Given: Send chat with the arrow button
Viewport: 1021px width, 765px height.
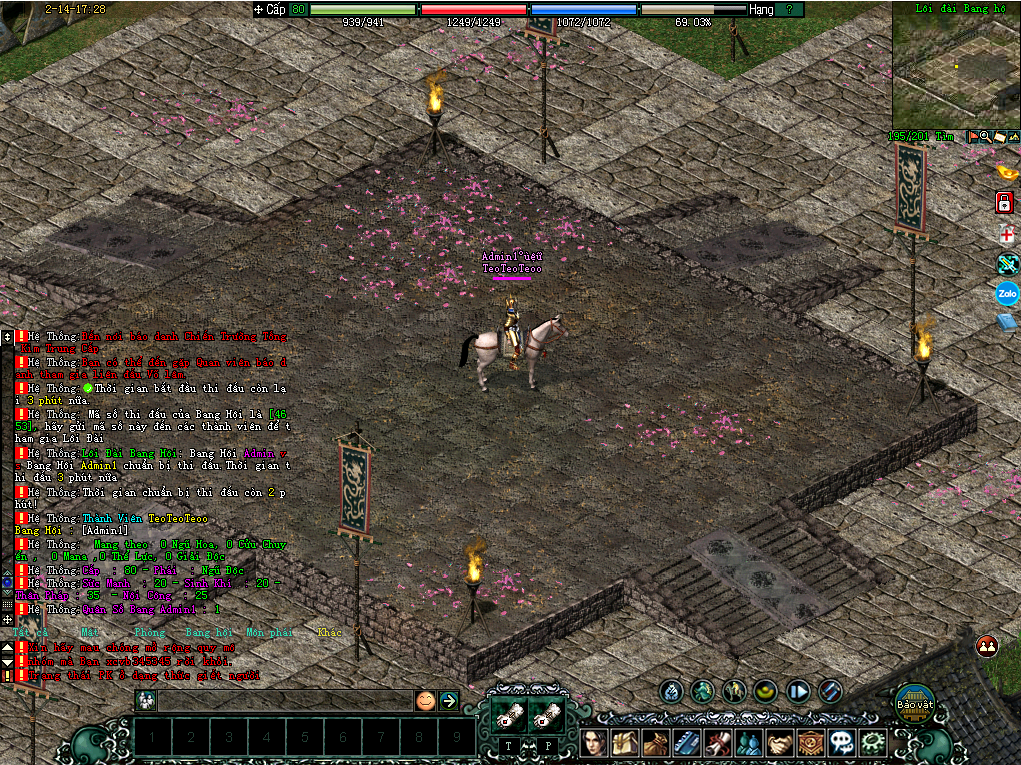Looking at the screenshot, I should (x=449, y=700).
